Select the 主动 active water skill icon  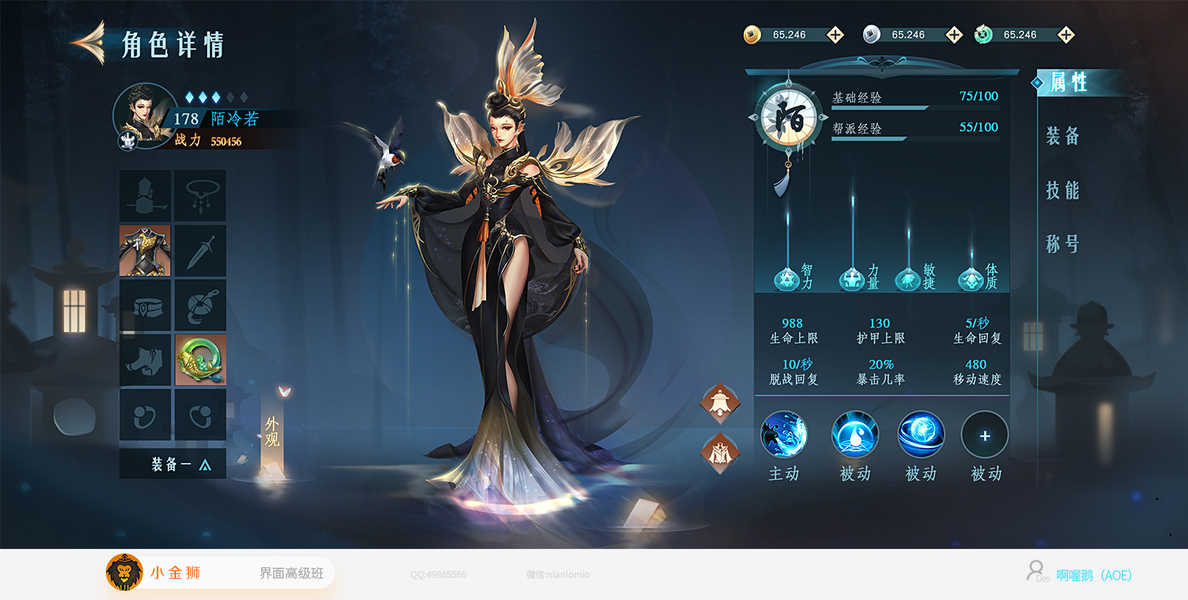click(784, 435)
